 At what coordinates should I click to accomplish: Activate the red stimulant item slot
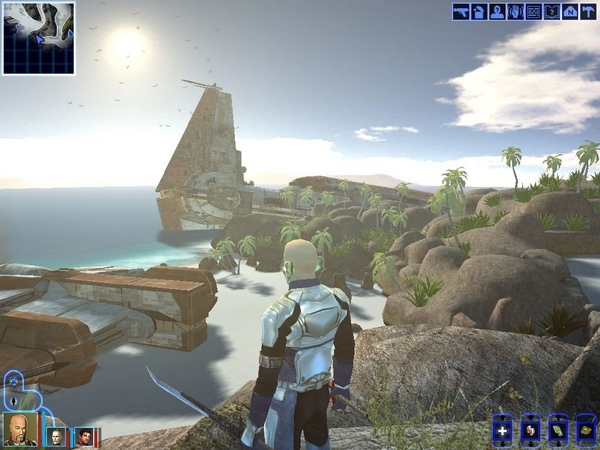point(531,430)
